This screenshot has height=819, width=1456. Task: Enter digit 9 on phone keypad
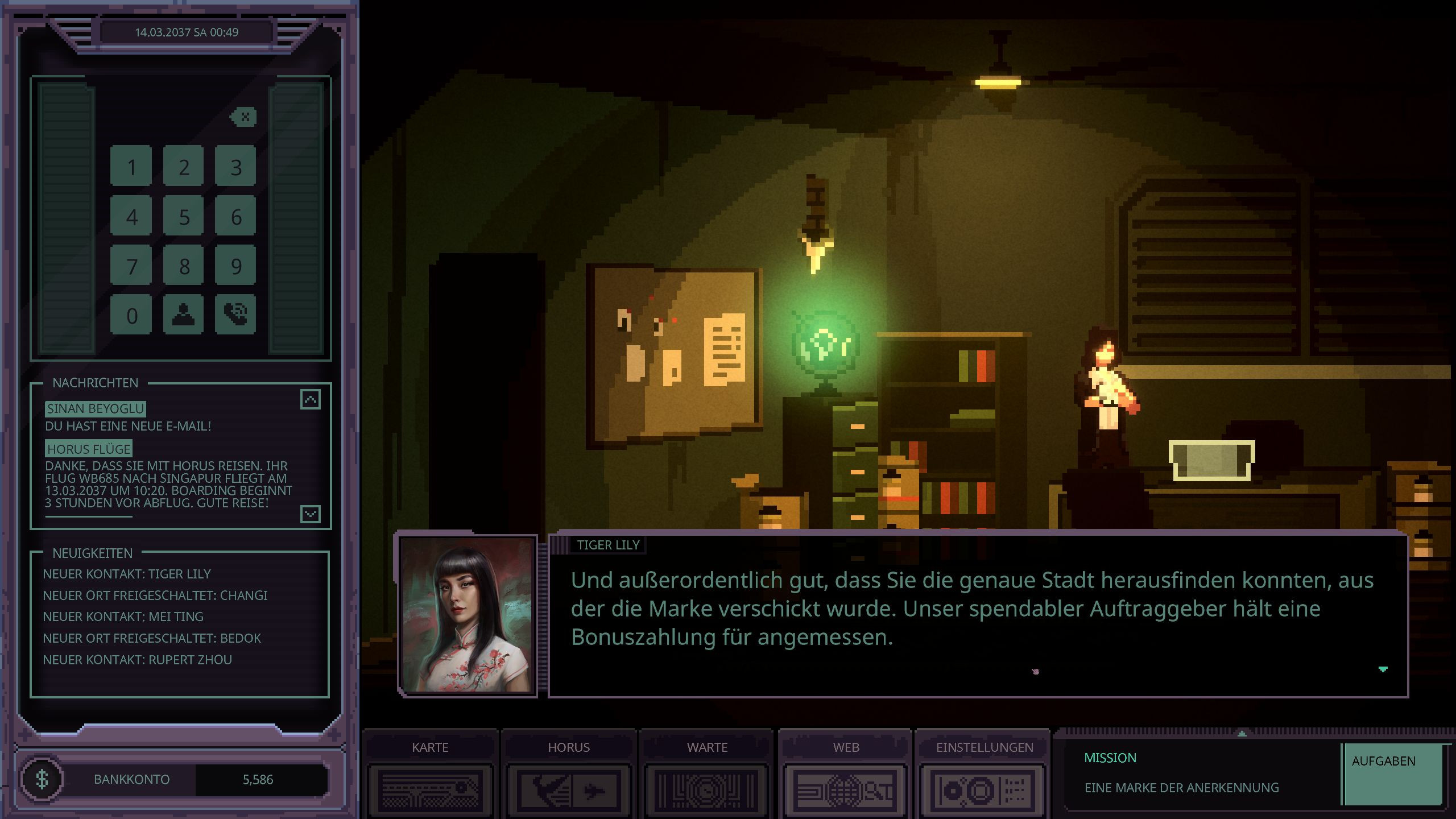point(236,266)
